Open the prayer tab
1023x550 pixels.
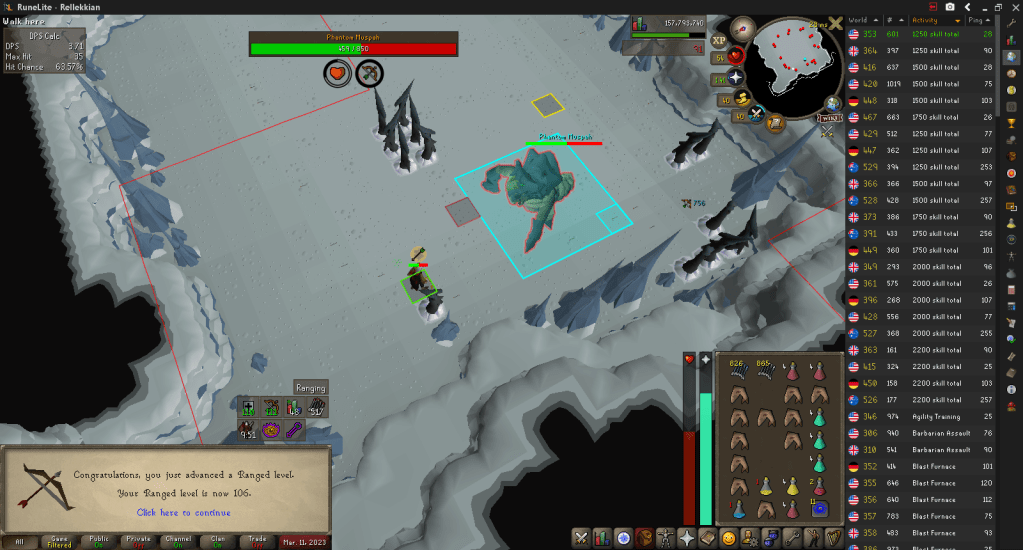coord(687,538)
